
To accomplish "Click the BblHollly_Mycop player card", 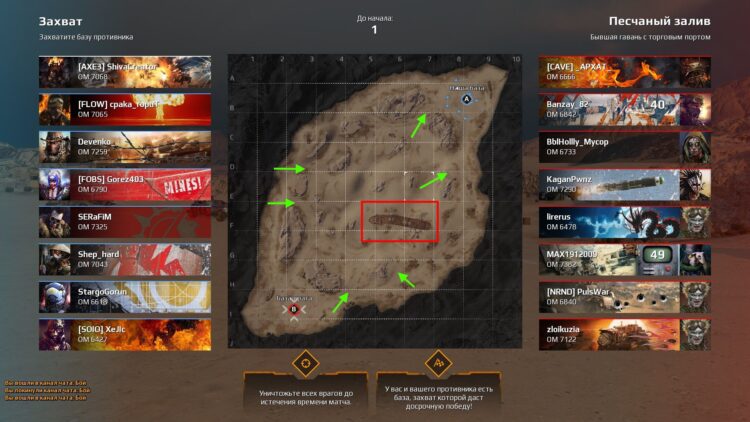I will click(624, 146).
